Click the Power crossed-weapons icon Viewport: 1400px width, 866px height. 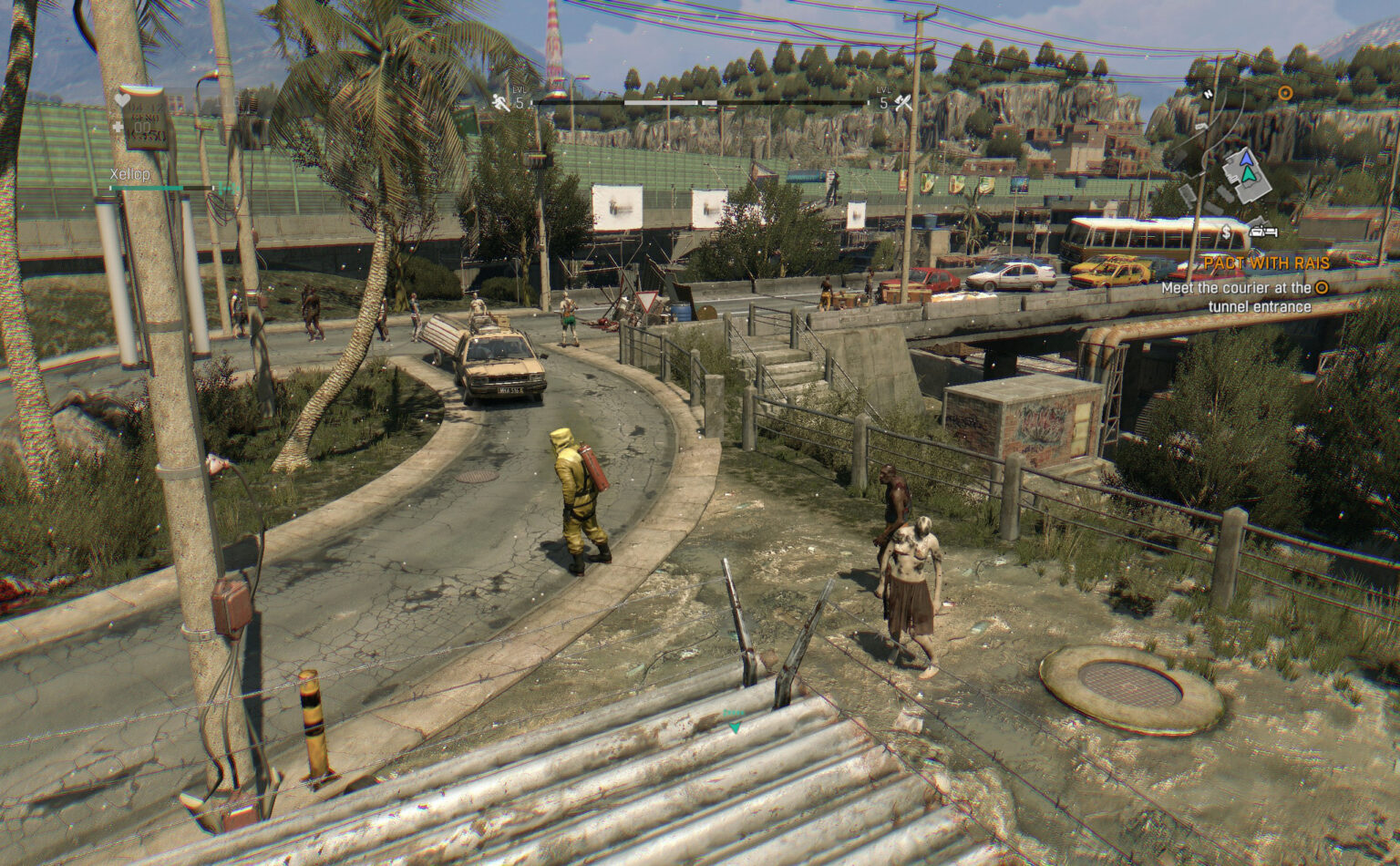[902, 101]
